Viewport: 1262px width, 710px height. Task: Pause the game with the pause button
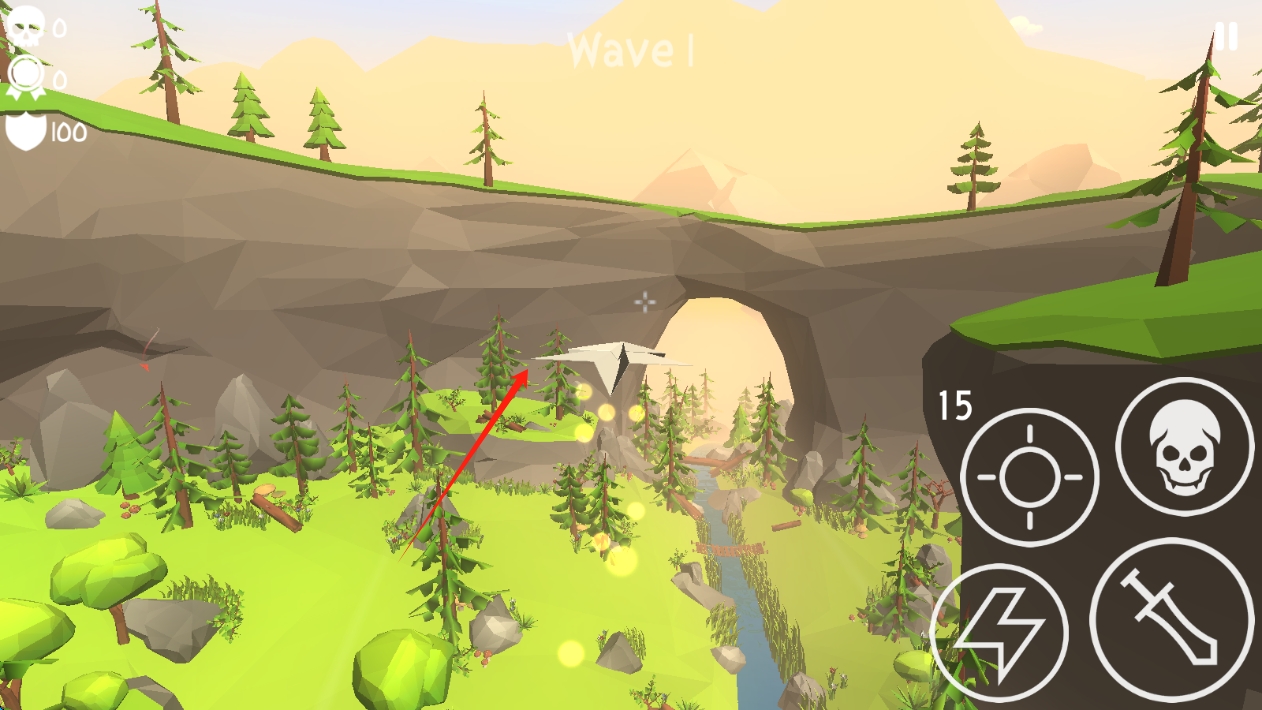[1226, 37]
